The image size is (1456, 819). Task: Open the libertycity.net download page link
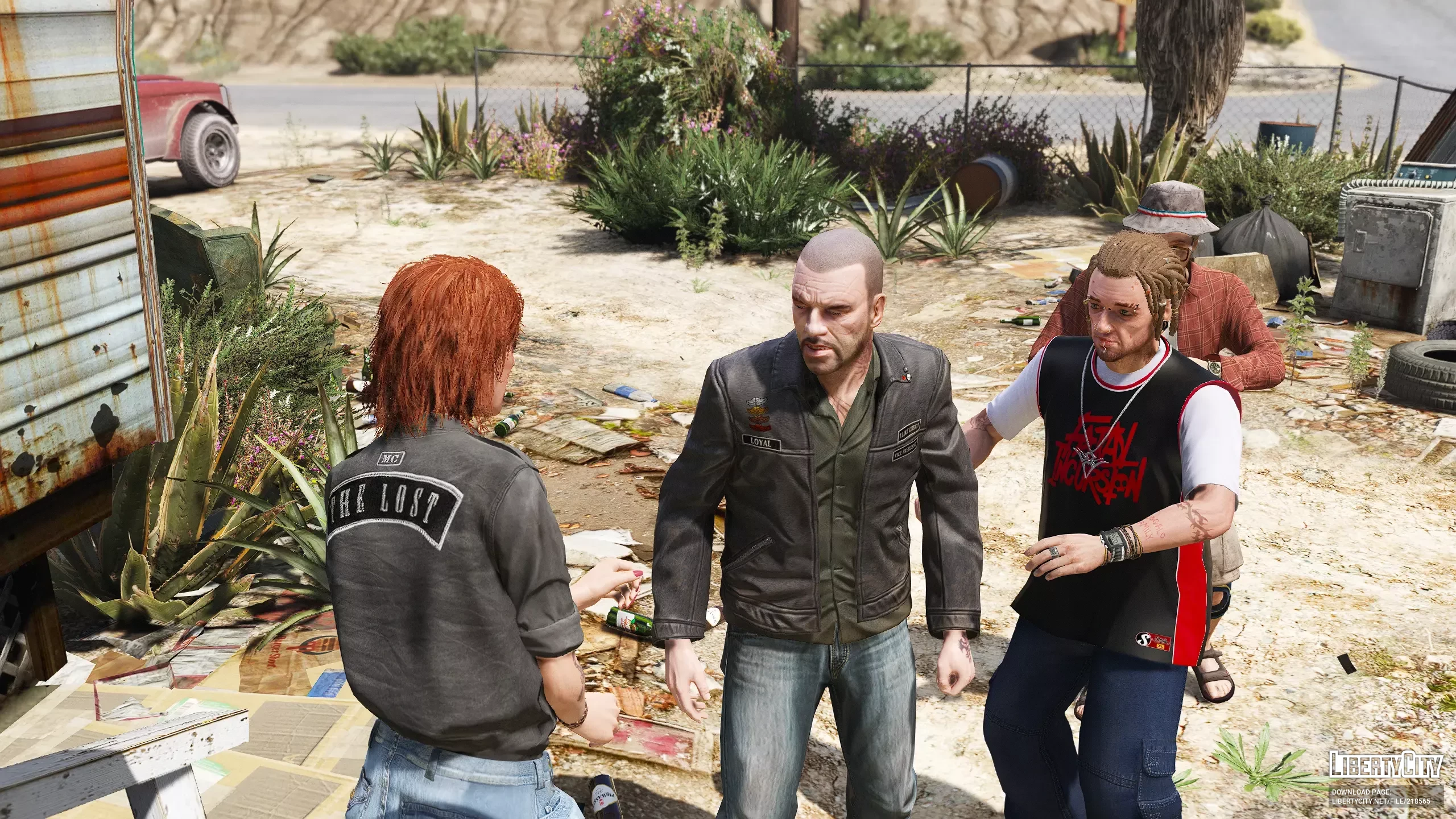click(x=1384, y=800)
